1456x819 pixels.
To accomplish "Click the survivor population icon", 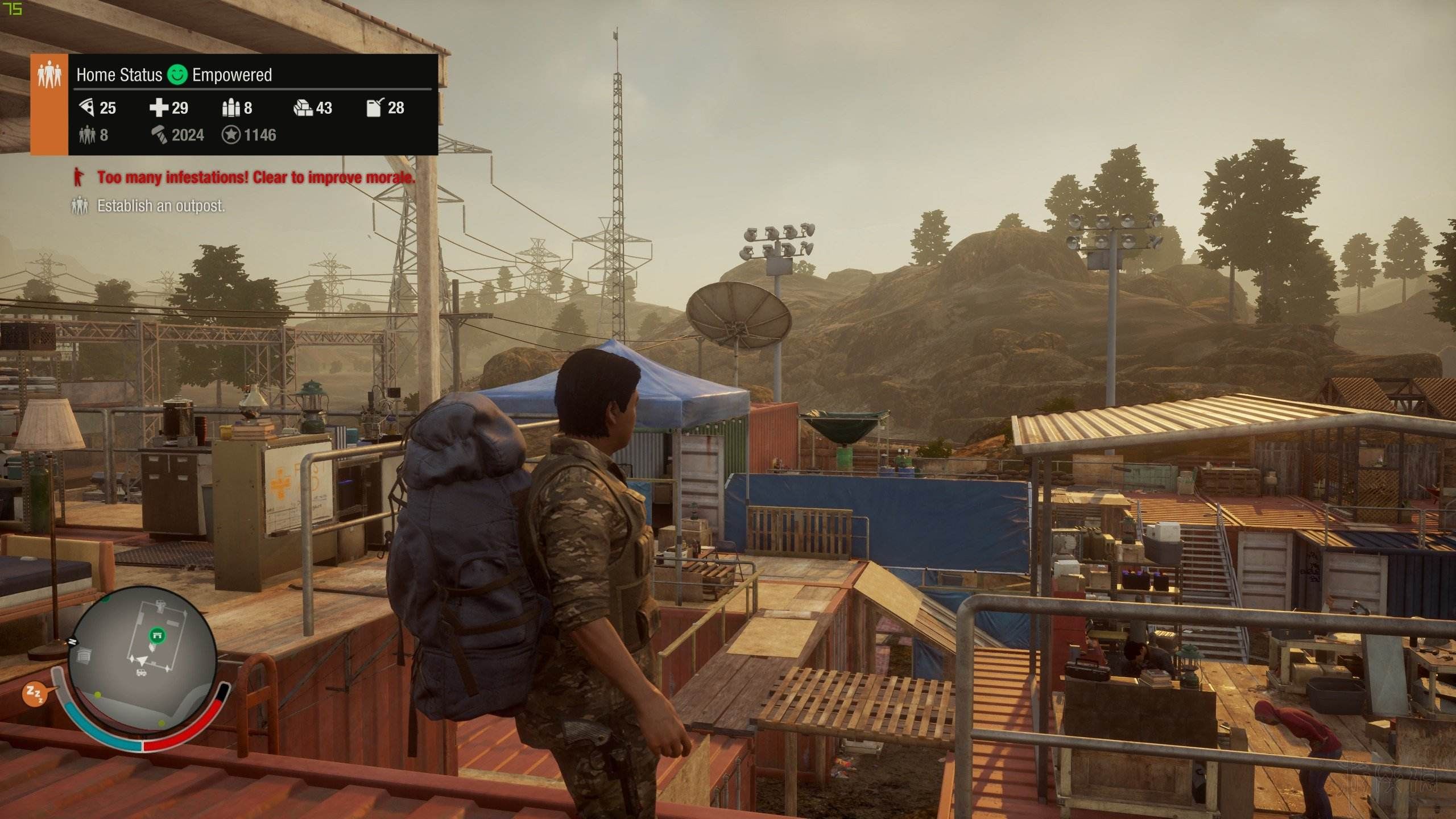I will click(86, 135).
